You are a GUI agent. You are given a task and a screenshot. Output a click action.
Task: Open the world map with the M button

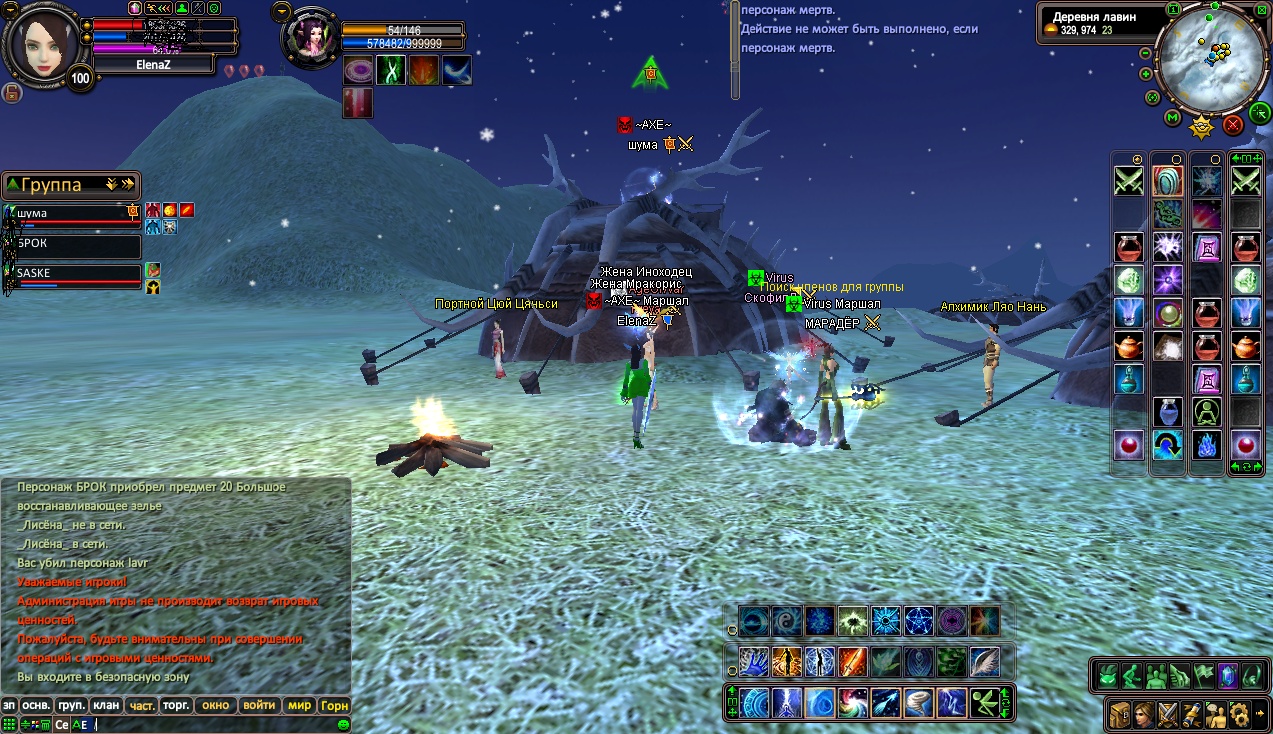pos(1172,118)
